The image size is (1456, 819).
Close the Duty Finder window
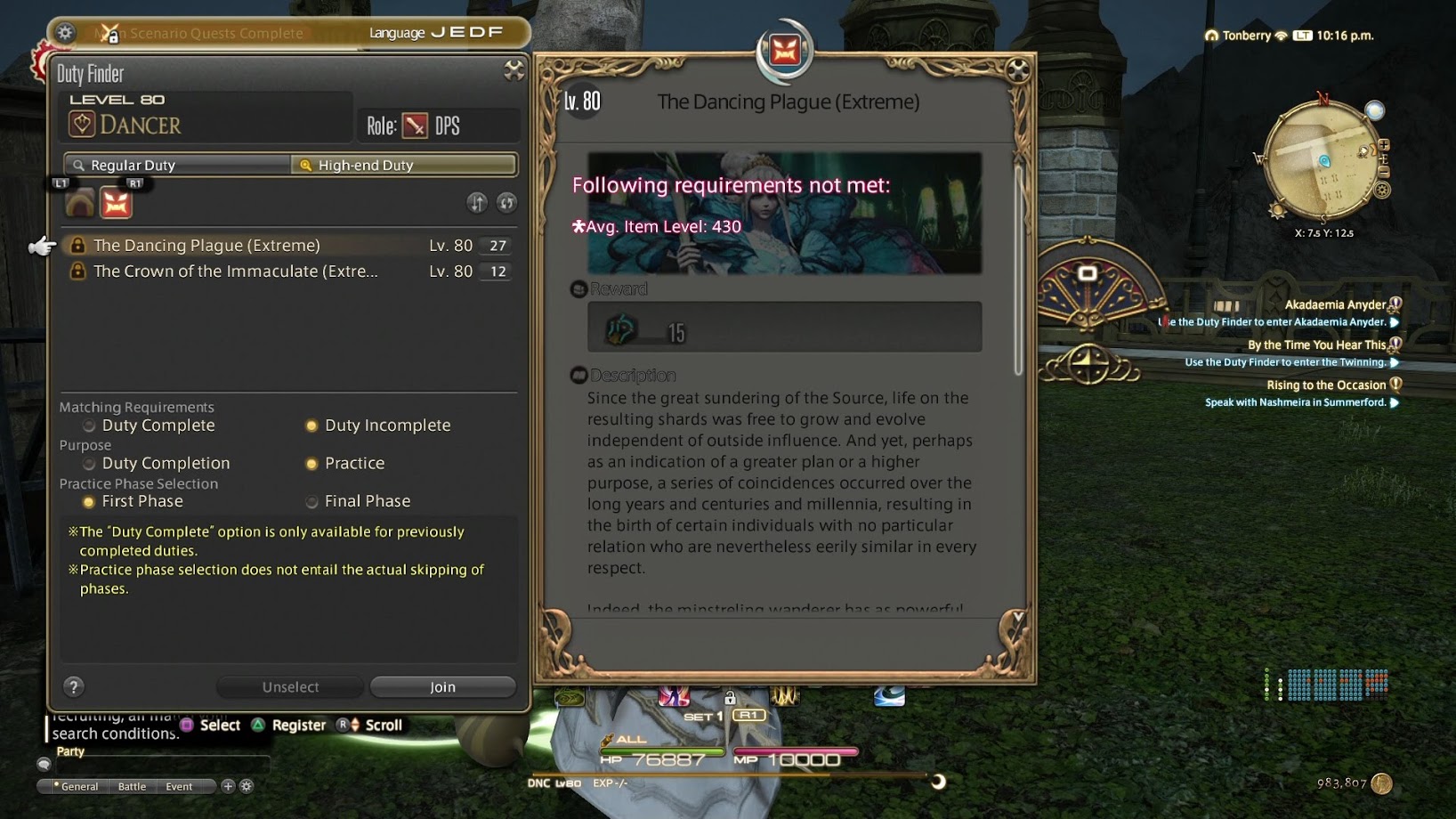tap(514, 70)
